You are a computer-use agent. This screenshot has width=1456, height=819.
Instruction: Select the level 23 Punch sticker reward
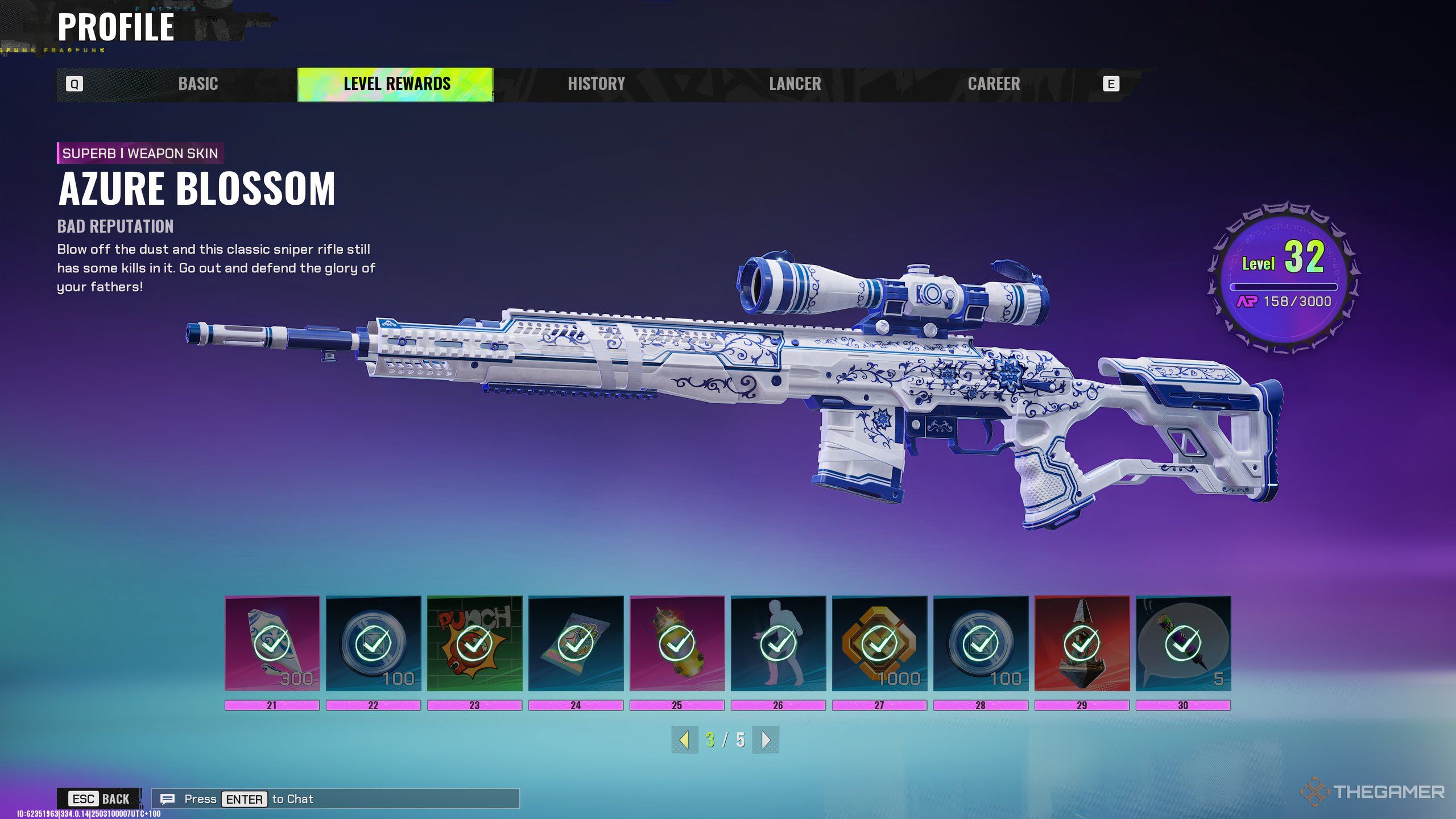(474, 643)
